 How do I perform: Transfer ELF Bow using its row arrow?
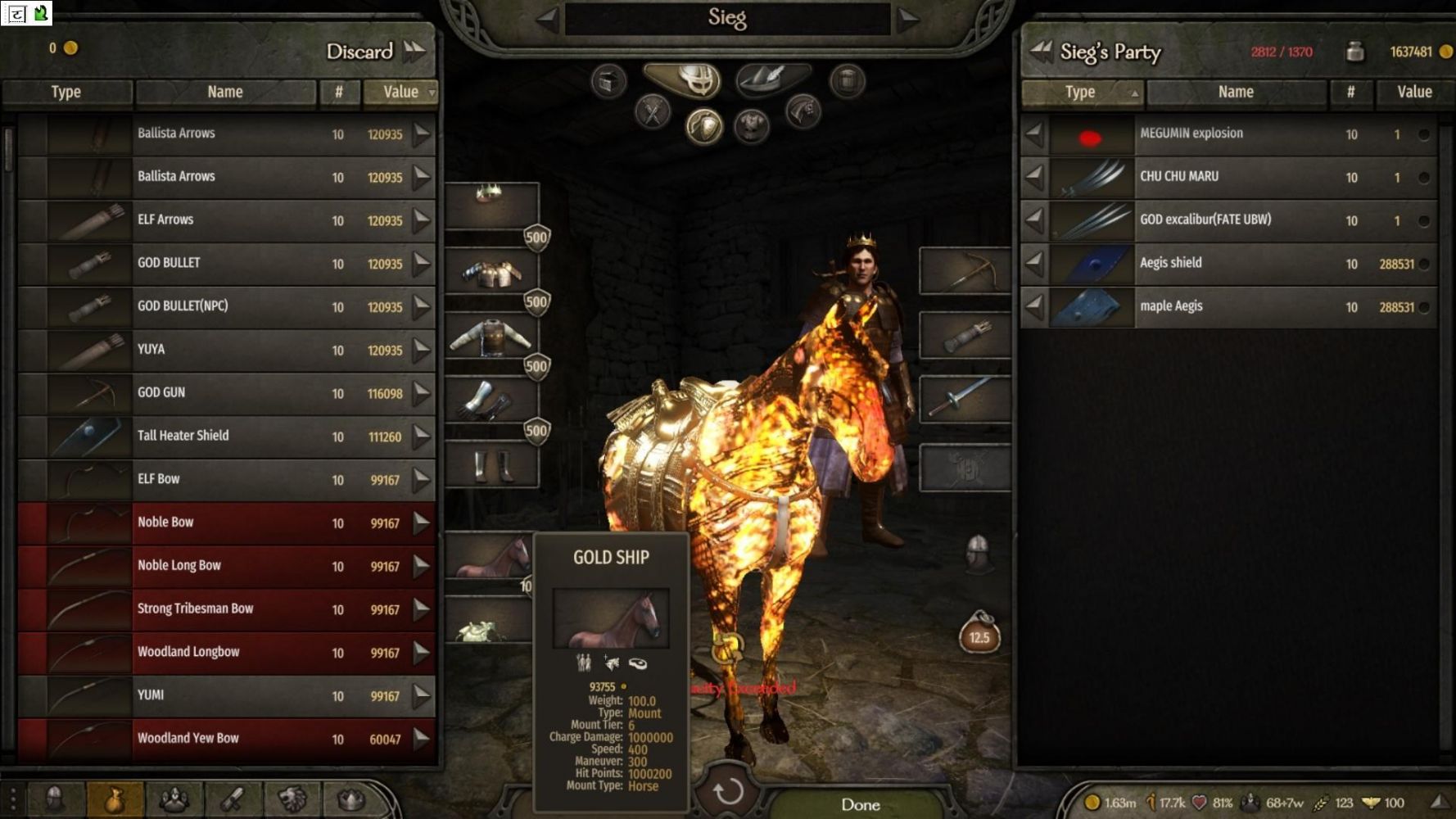[422, 480]
